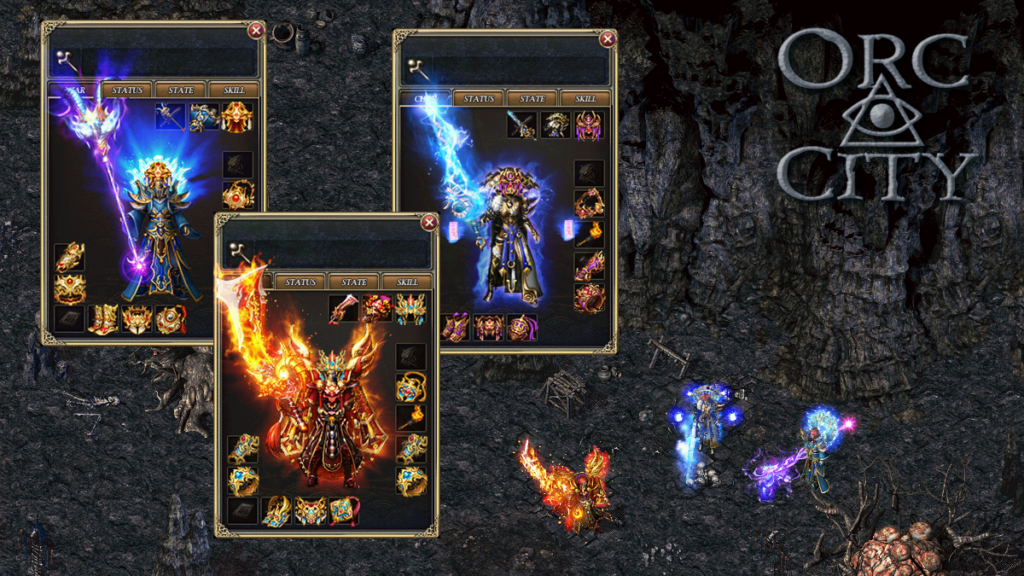Close the fire warrior character window

[x=429, y=223]
